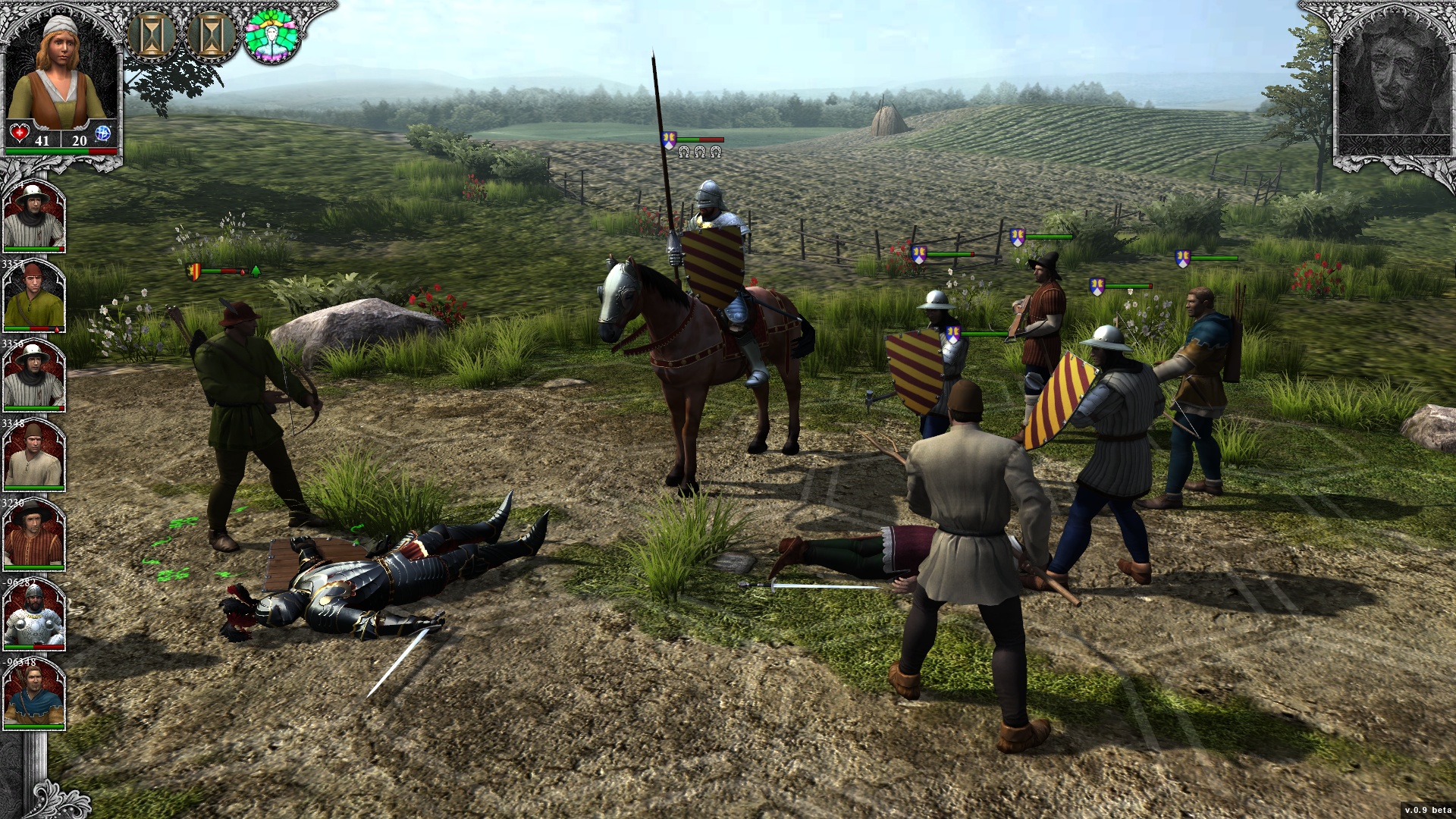Viewport: 1456px width, 819px height.
Task: Select the red striped doublet crossbowman portrait
Action: click(x=33, y=534)
